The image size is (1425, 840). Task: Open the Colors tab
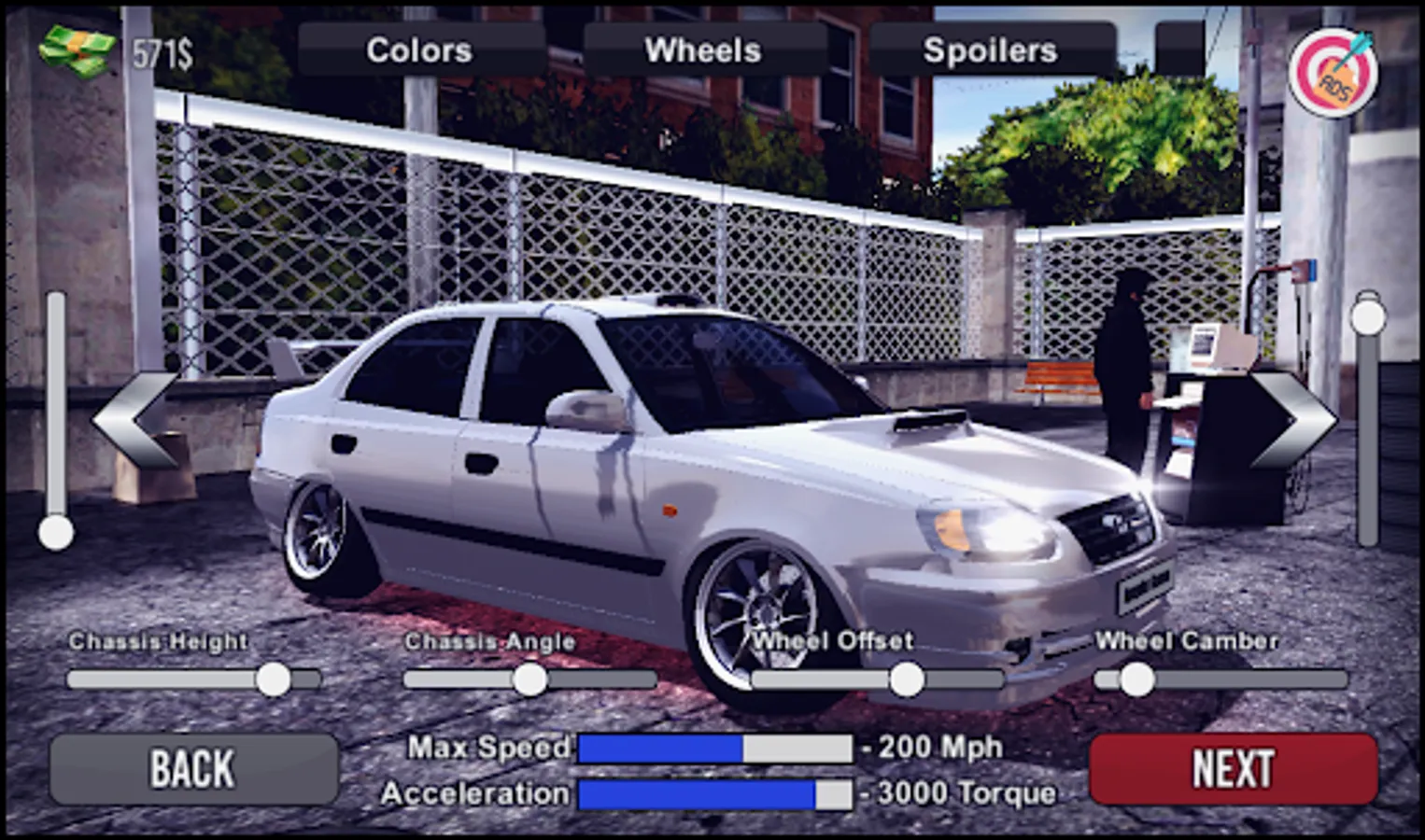point(419,50)
